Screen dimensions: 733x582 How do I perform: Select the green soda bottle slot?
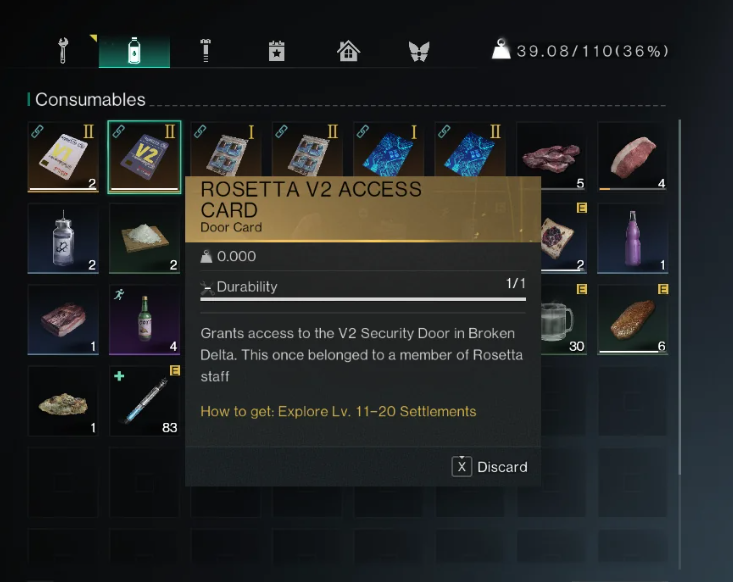(144, 320)
